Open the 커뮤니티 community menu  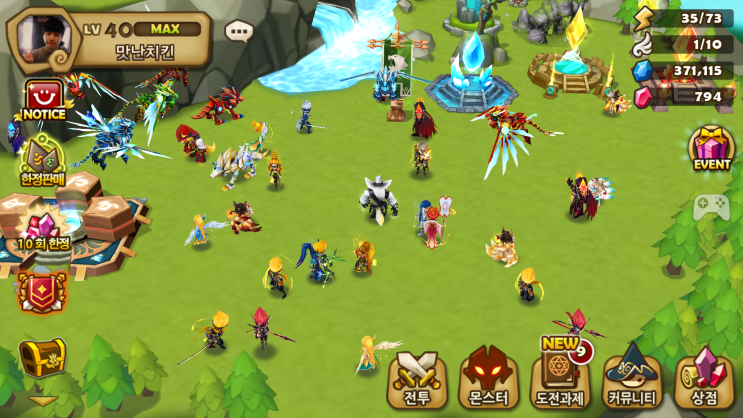(x=634, y=377)
